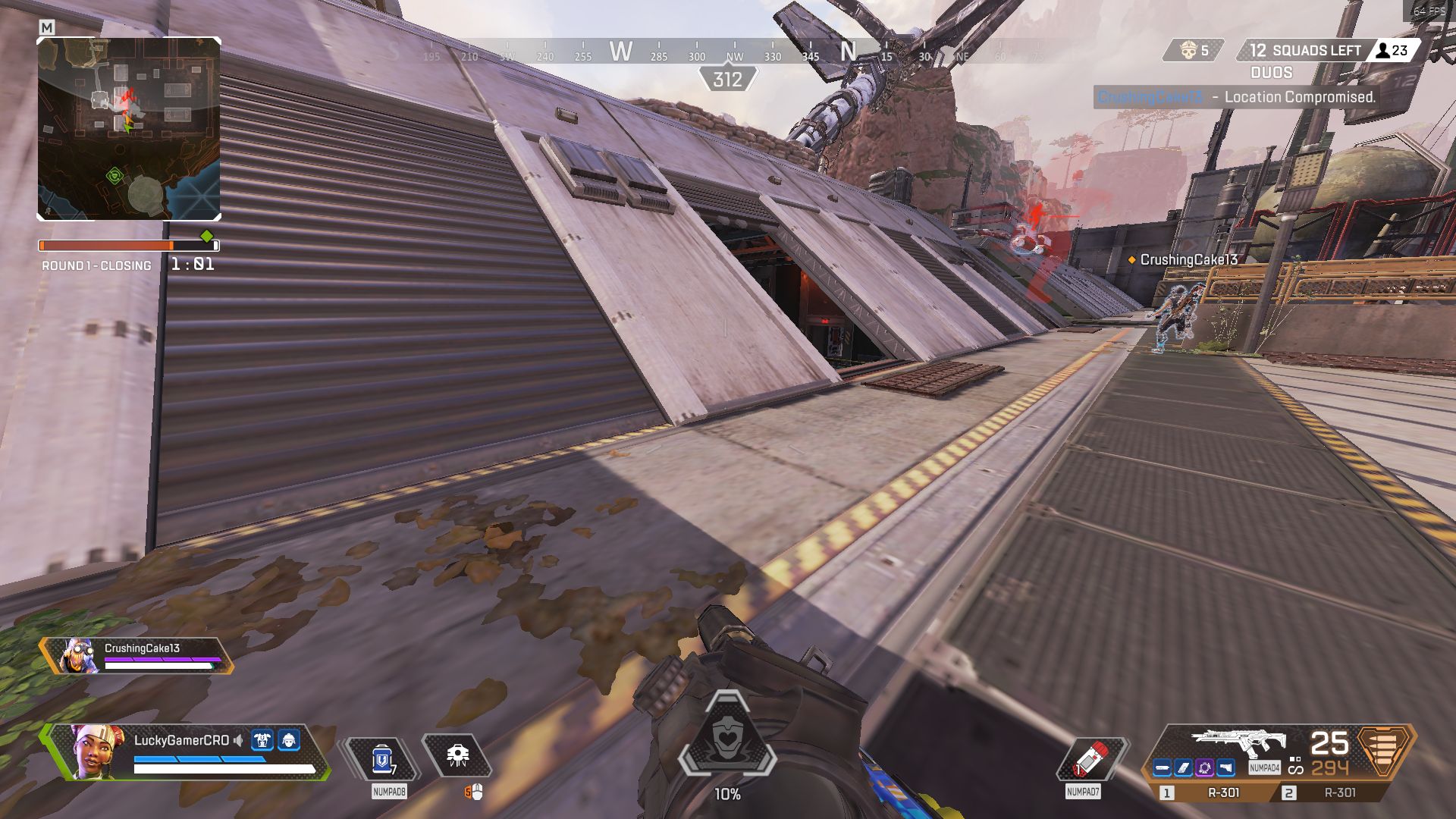Open the minimap
1456x819 pixels.
tap(129, 129)
